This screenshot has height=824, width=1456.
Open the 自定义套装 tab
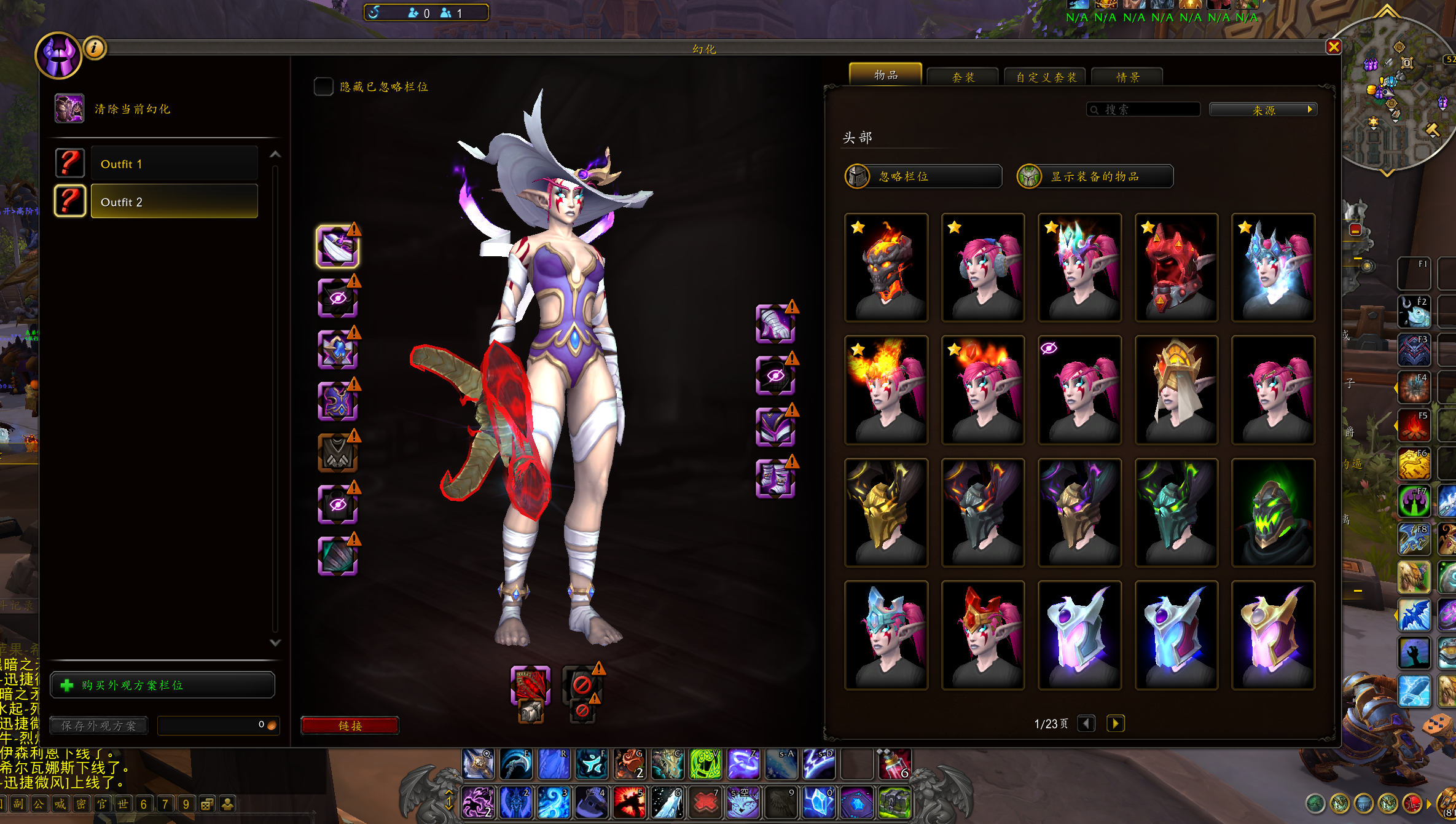click(x=1046, y=77)
